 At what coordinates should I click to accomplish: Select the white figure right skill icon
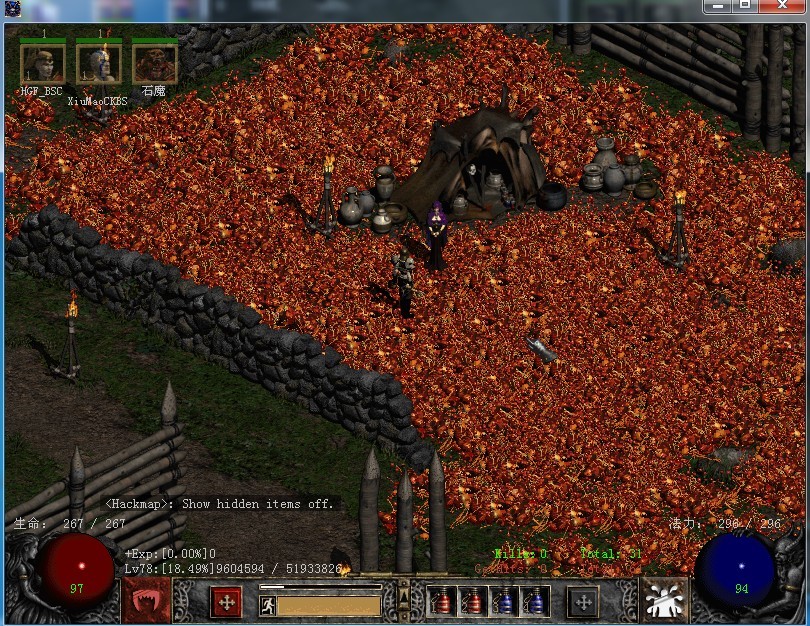(663, 601)
